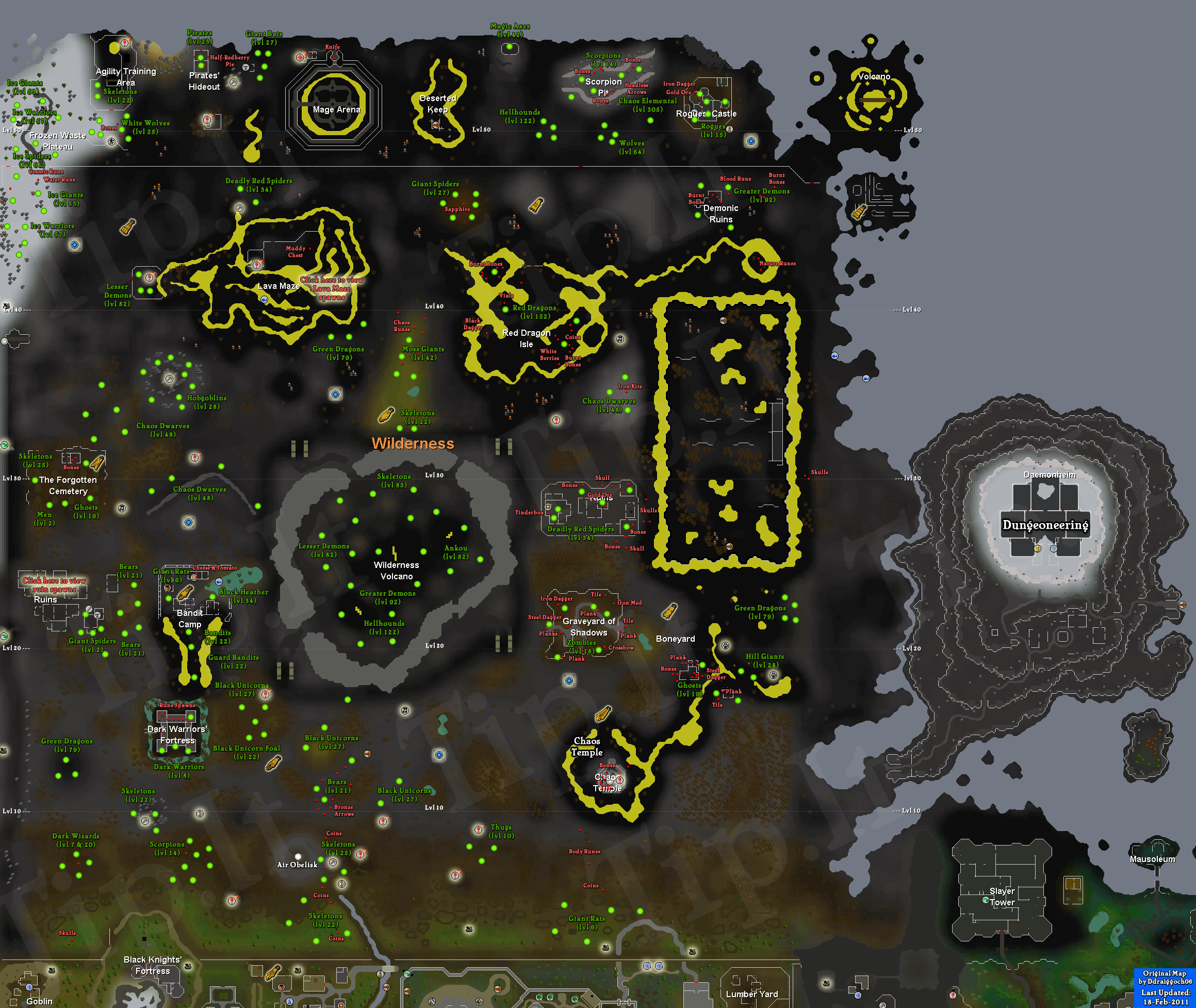The height and width of the screenshot is (1008, 1196).
Task: Select the Slayer Tower label
Action: click(x=1003, y=897)
